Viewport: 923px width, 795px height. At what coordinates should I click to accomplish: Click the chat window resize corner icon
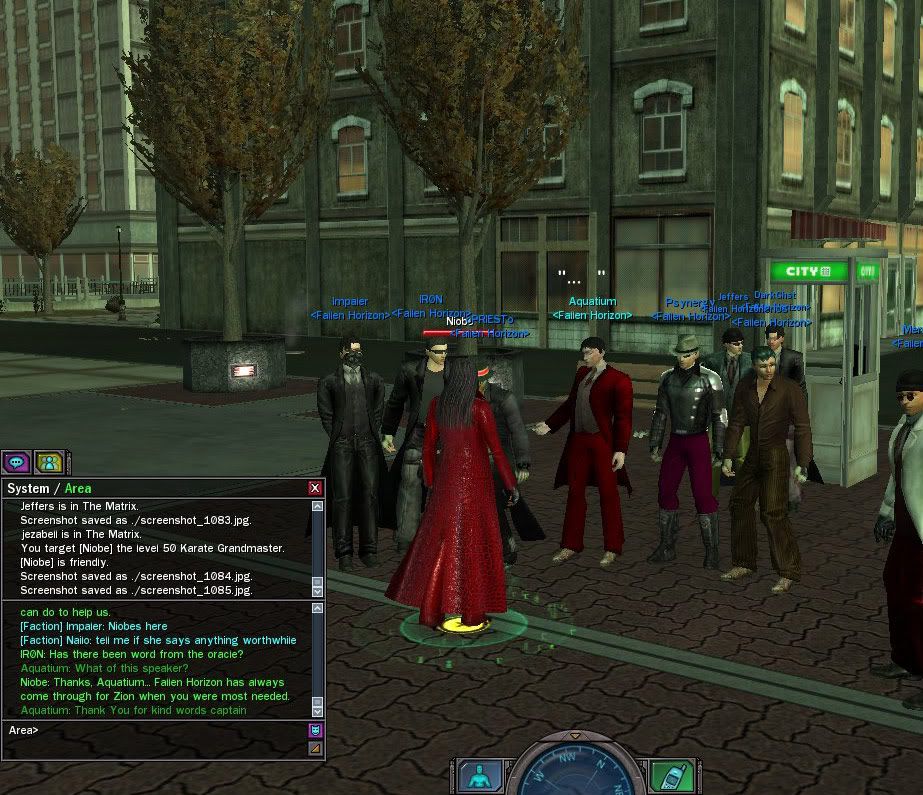pos(316,747)
